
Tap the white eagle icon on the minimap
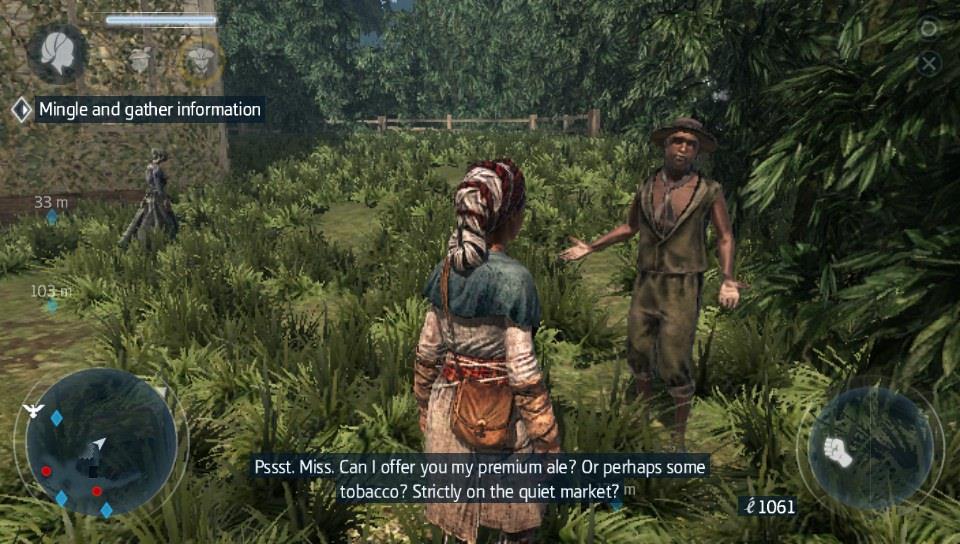pos(34,410)
